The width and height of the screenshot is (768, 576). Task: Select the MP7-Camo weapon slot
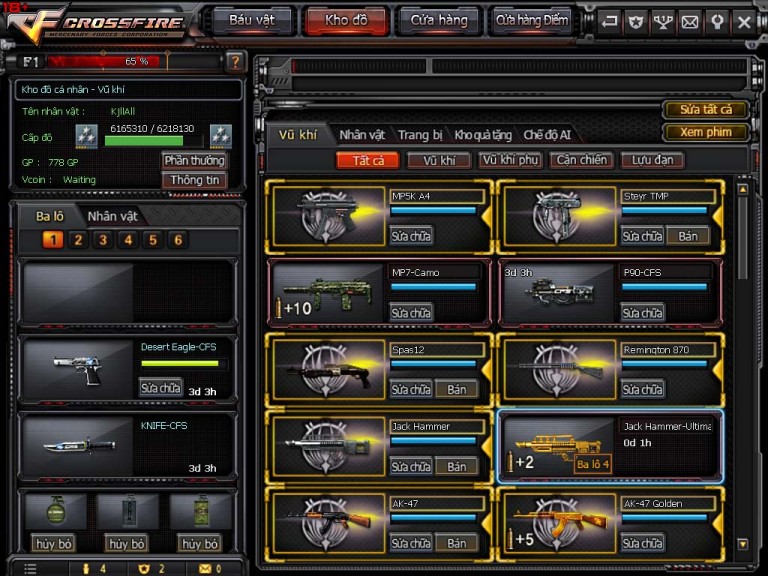coord(379,292)
